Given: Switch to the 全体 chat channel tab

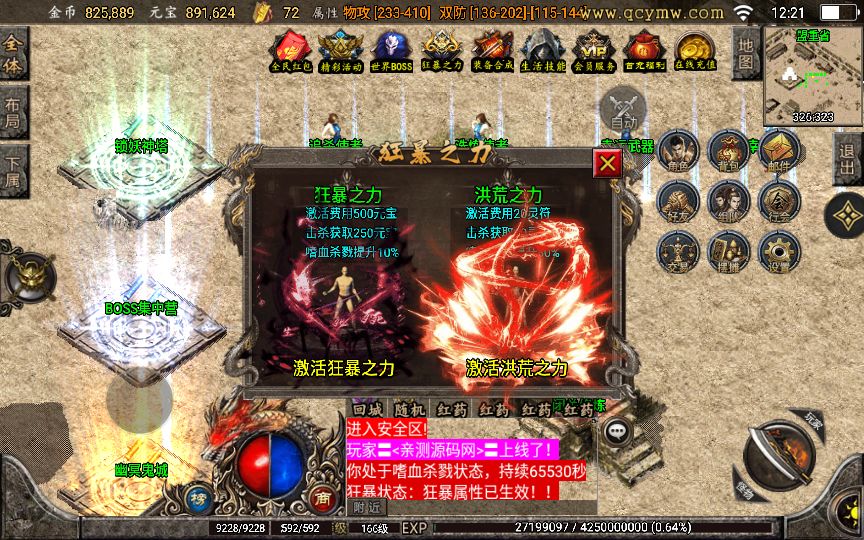Looking at the screenshot, I should pyautogui.click(x=14, y=54).
